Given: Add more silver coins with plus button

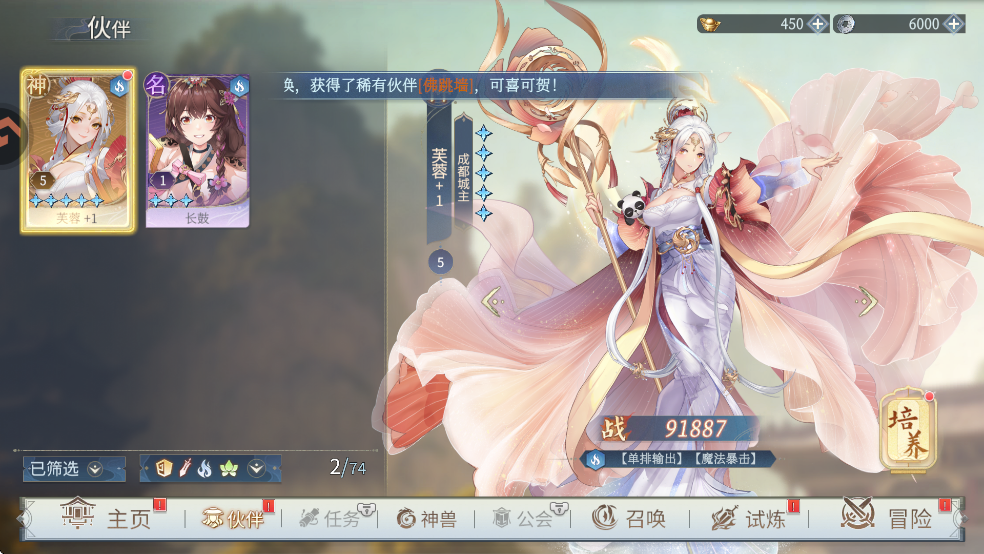Looking at the screenshot, I should [x=953, y=24].
